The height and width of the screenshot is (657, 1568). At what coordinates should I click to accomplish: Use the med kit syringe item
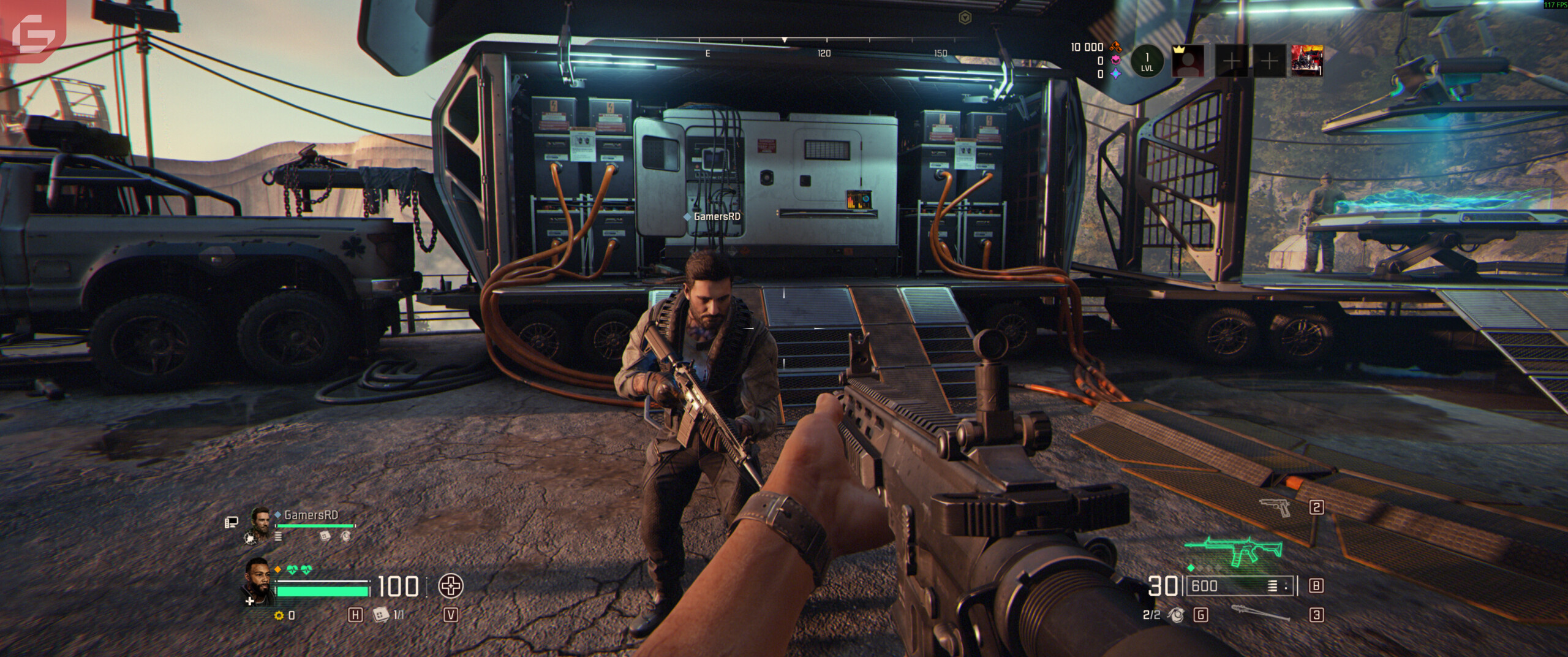pyautogui.click(x=381, y=614)
